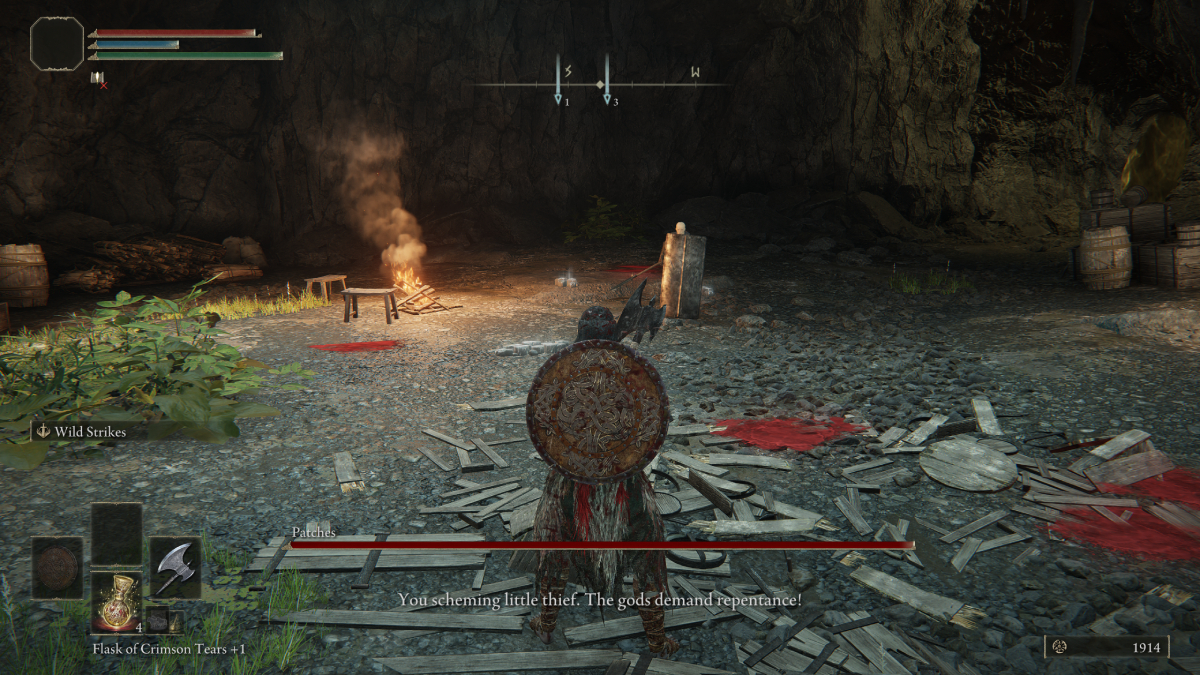Click the compass beacon marker labeled 1
The image size is (1200, 675).
pos(558,80)
